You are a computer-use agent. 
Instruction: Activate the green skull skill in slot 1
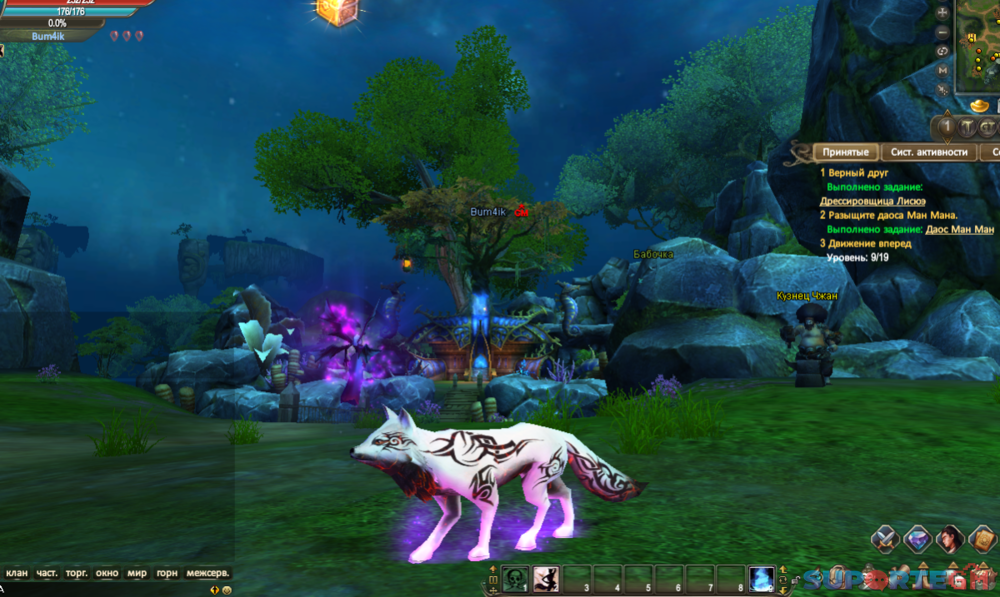pos(515,577)
